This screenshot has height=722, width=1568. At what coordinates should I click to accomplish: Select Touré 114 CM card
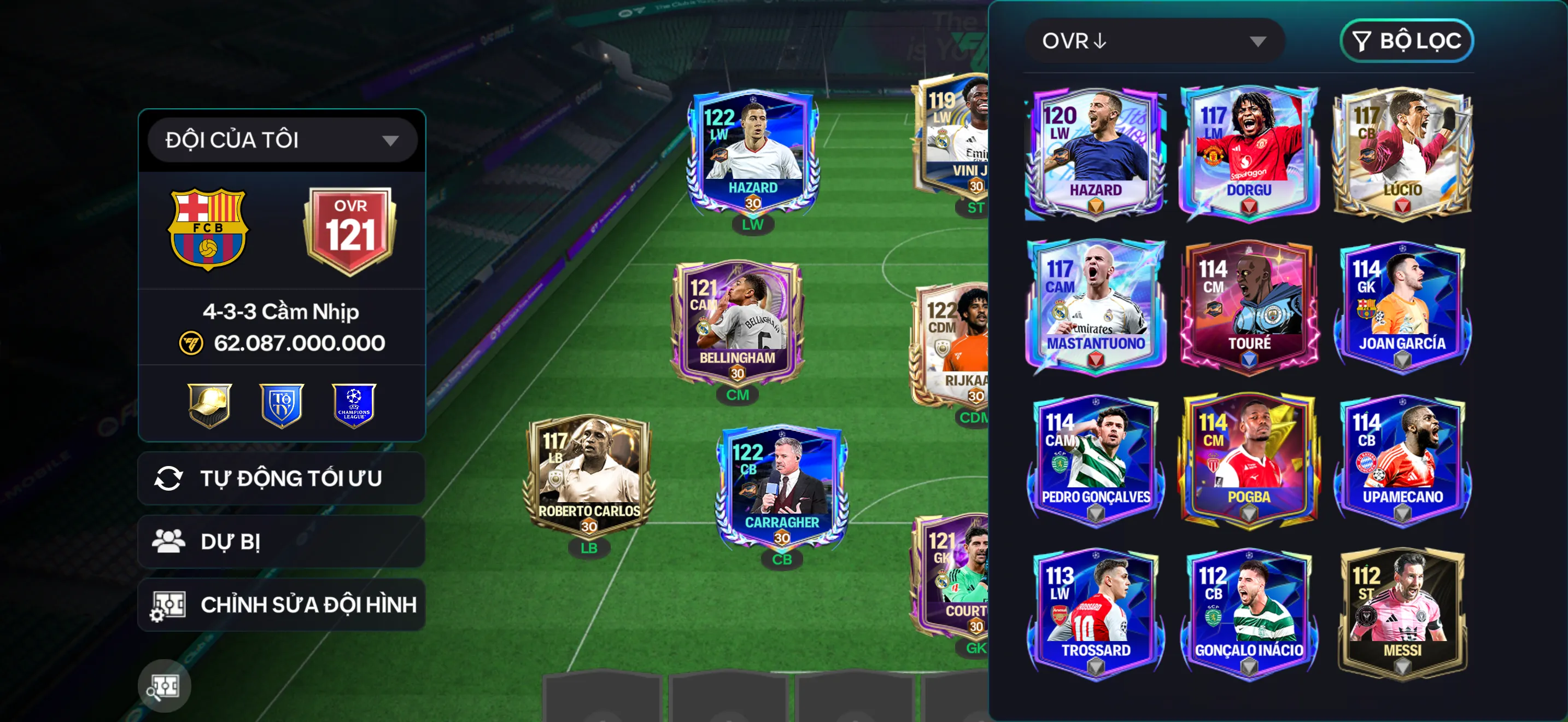[x=1249, y=306]
